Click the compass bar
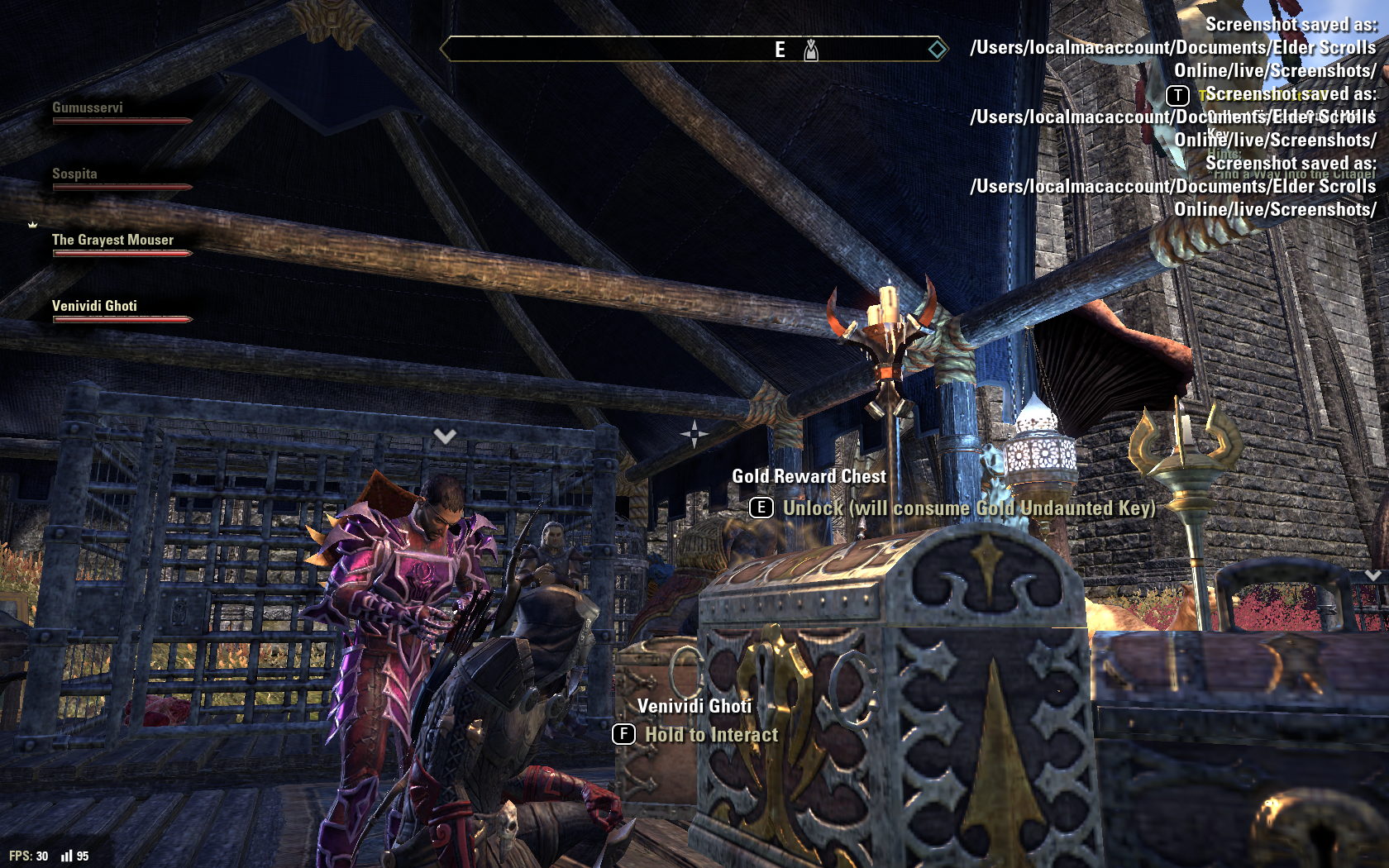 click(x=693, y=50)
